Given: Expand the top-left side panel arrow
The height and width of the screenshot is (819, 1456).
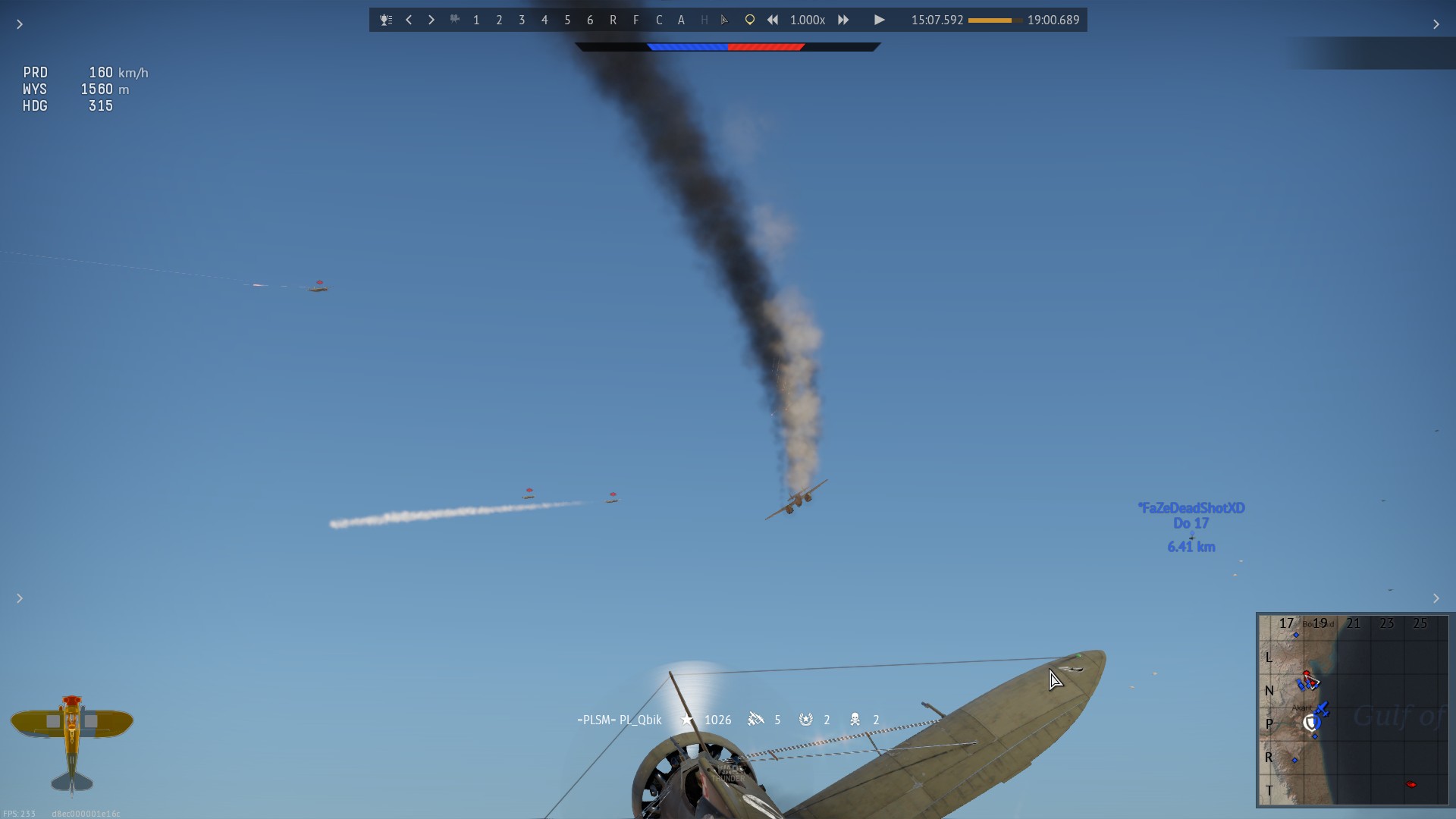Looking at the screenshot, I should coord(20,25).
